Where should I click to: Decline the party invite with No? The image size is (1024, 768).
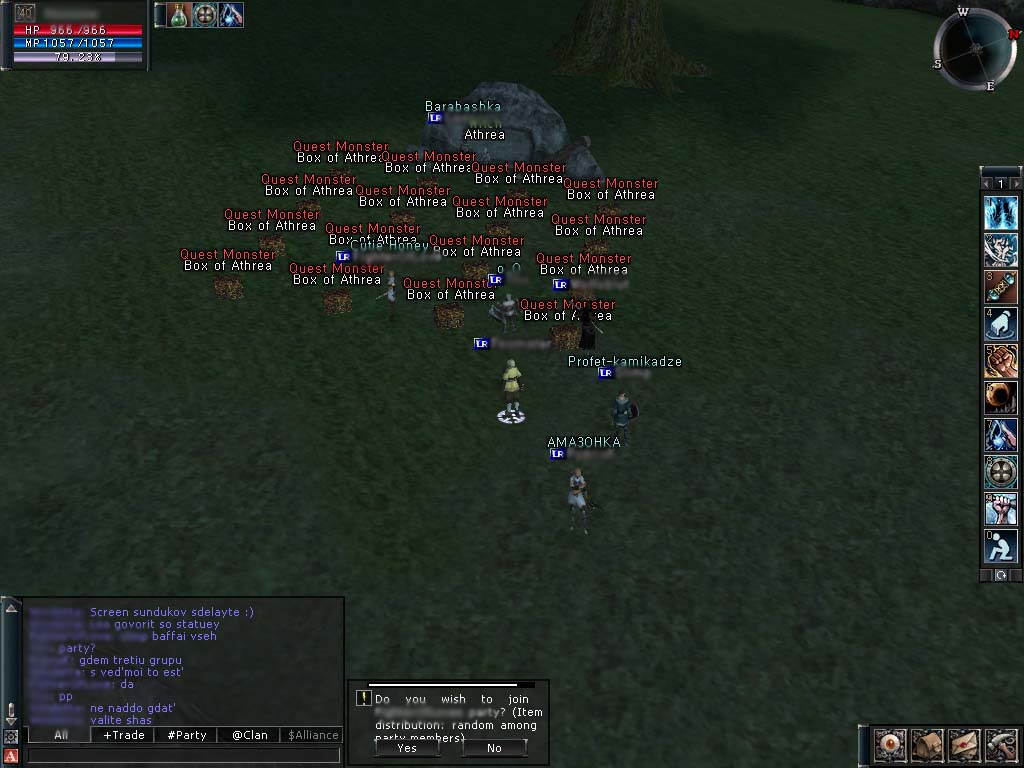point(494,747)
